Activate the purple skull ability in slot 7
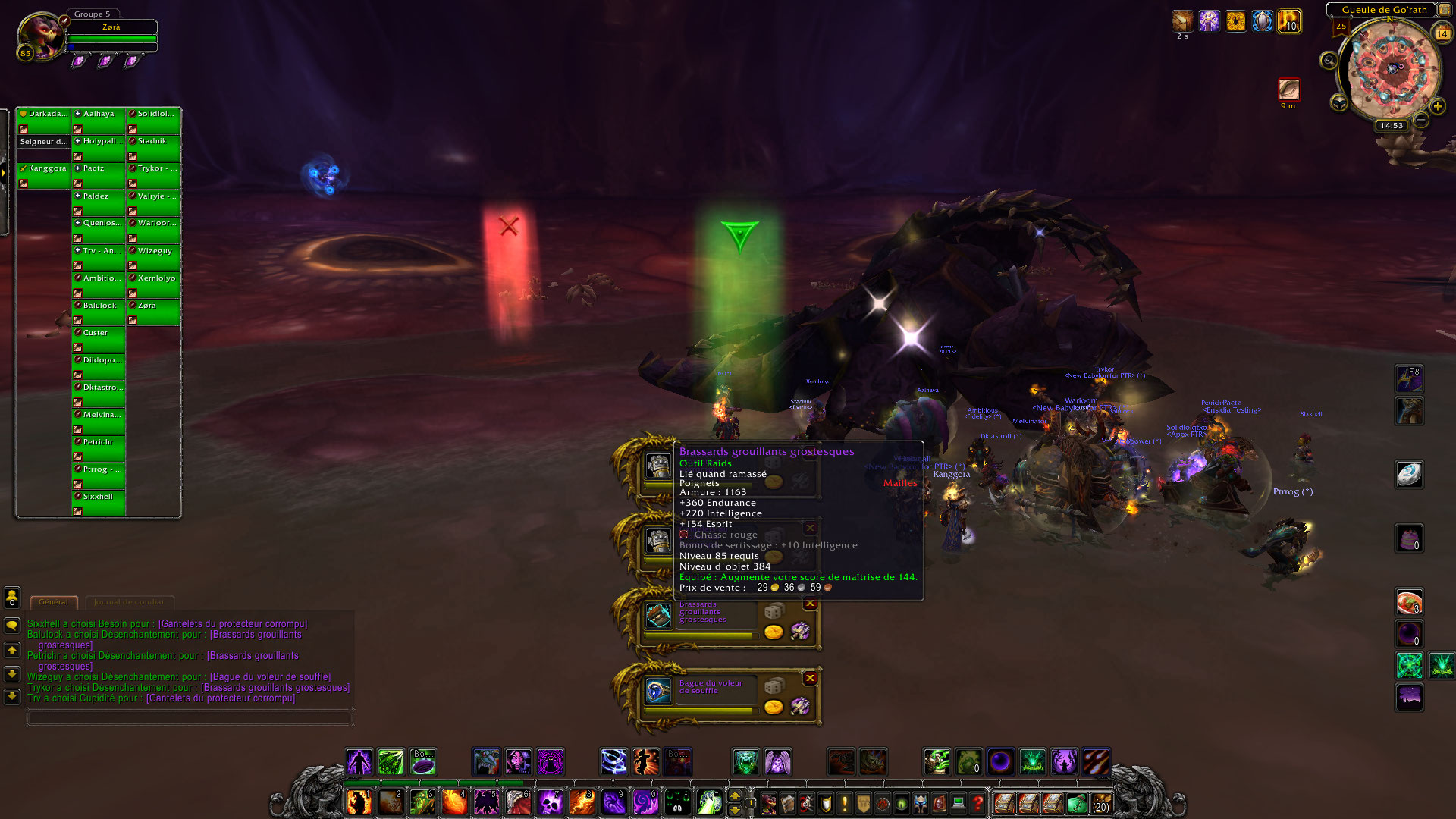This screenshot has height=819, width=1456. click(x=550, y=802)
